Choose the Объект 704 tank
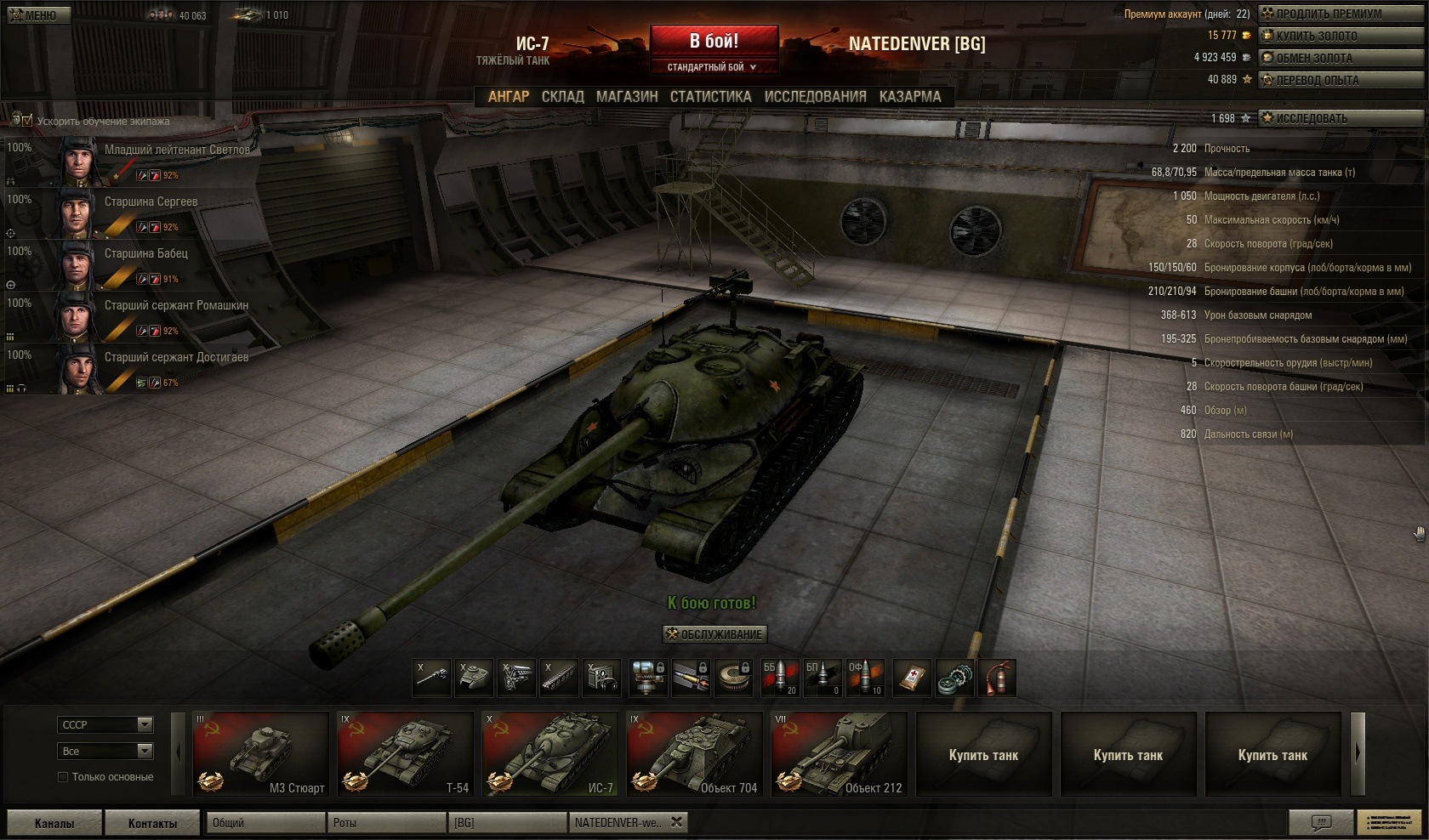This screenshot has width=1429, height=840. [x=694, y=753]
